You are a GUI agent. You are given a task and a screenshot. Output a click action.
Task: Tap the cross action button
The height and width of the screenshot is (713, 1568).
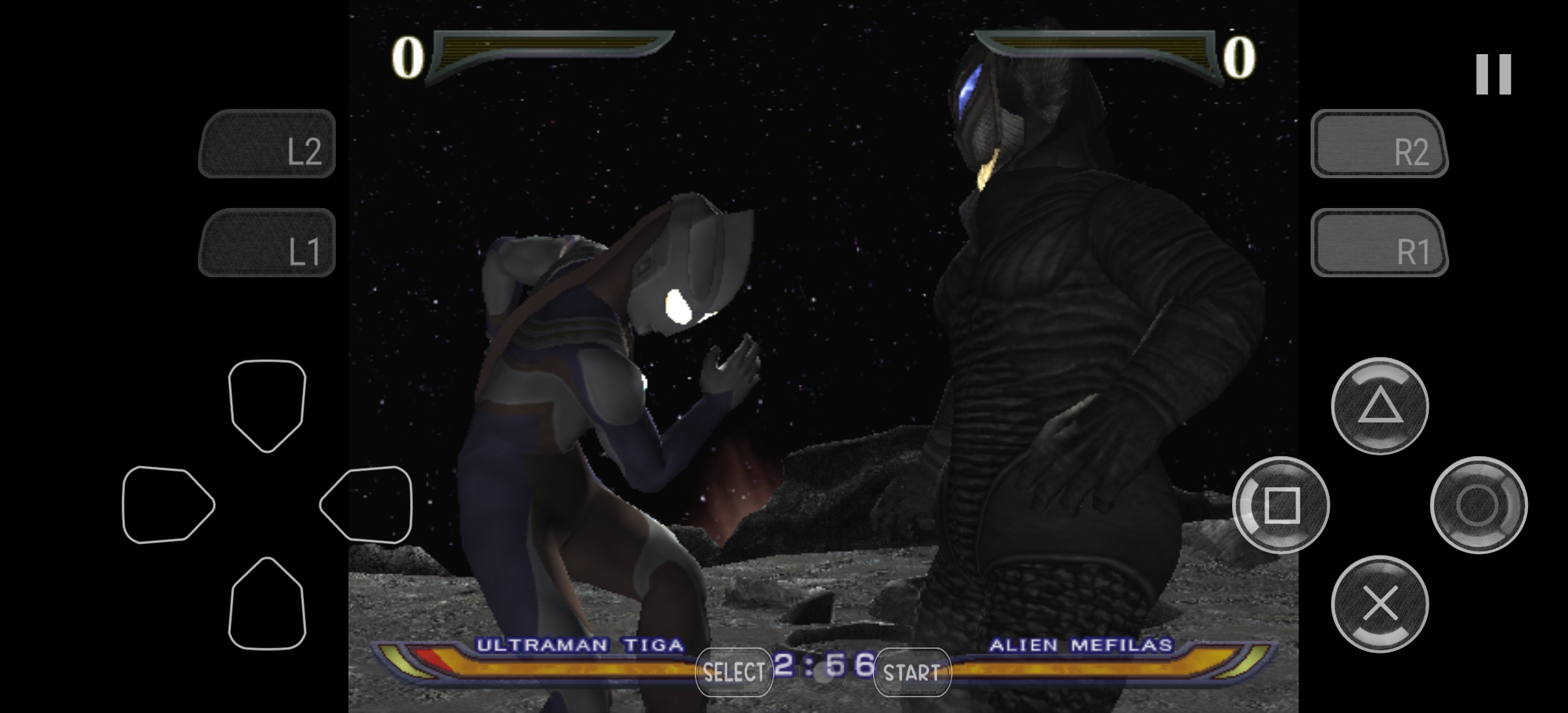tap(1380, 604)
